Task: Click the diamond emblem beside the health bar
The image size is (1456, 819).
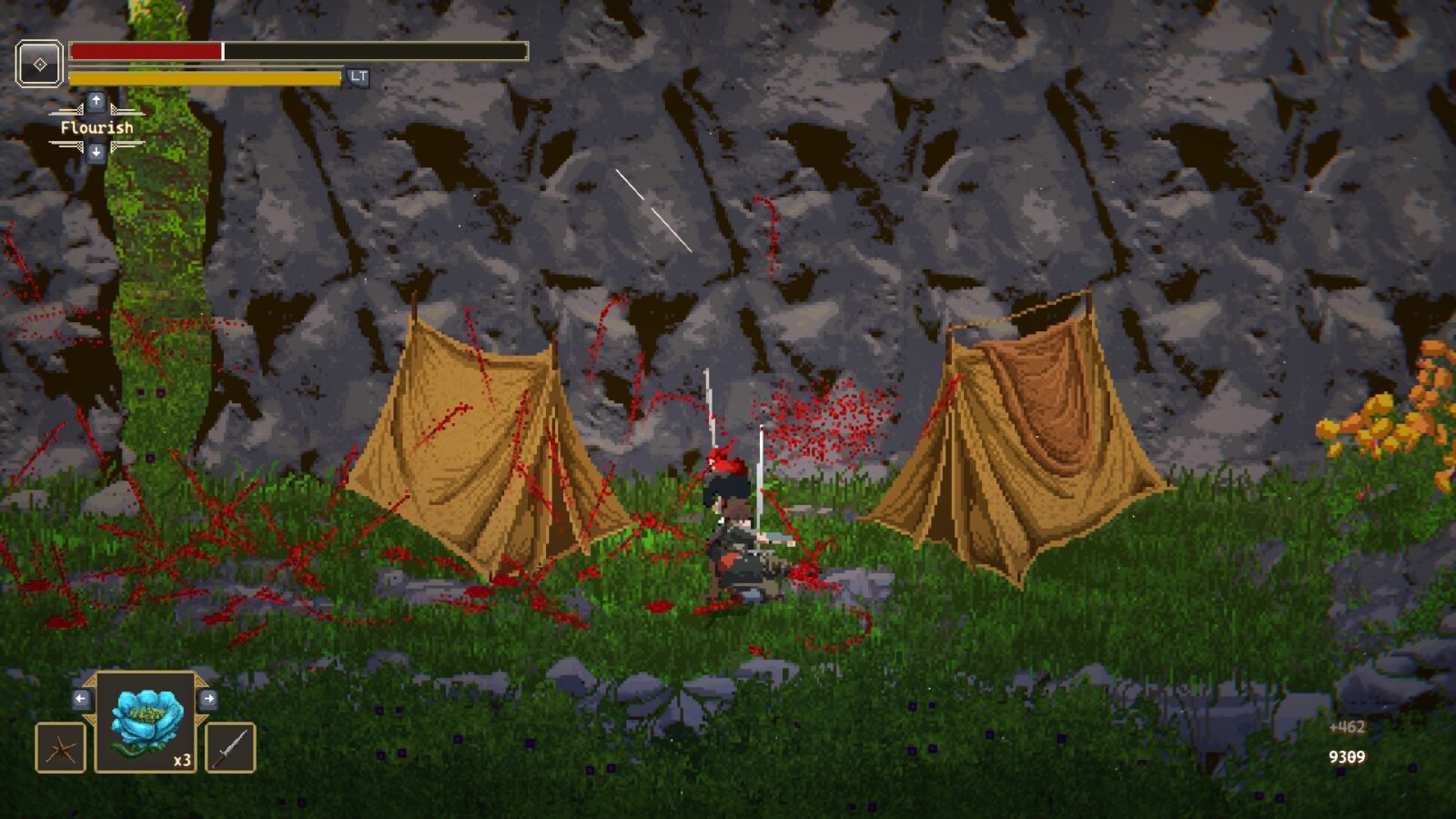Action: [x=40, y=64]
